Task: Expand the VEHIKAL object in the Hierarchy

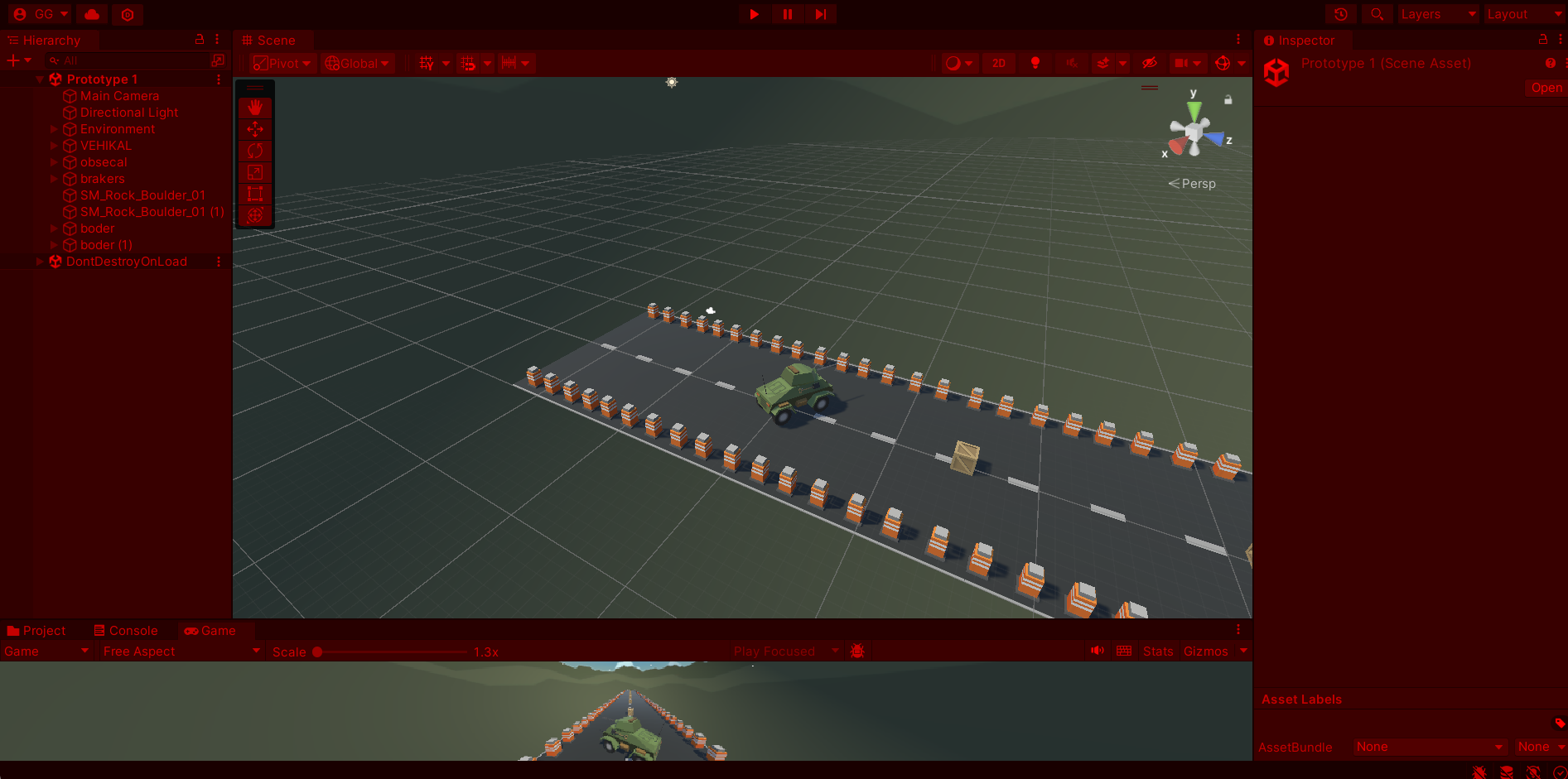Action: (54, 146)
